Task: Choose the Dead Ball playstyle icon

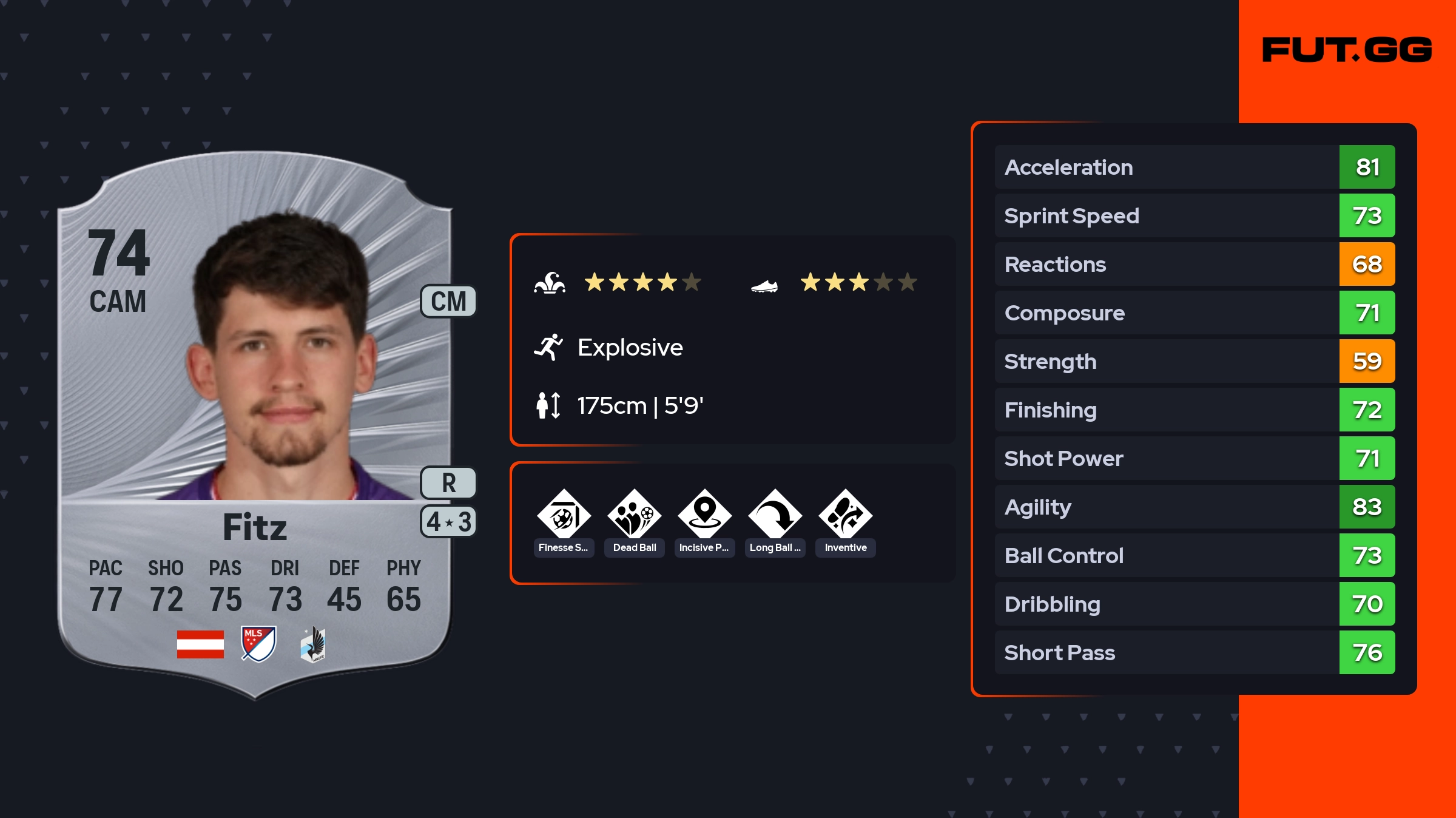Action: click(634, 516)
